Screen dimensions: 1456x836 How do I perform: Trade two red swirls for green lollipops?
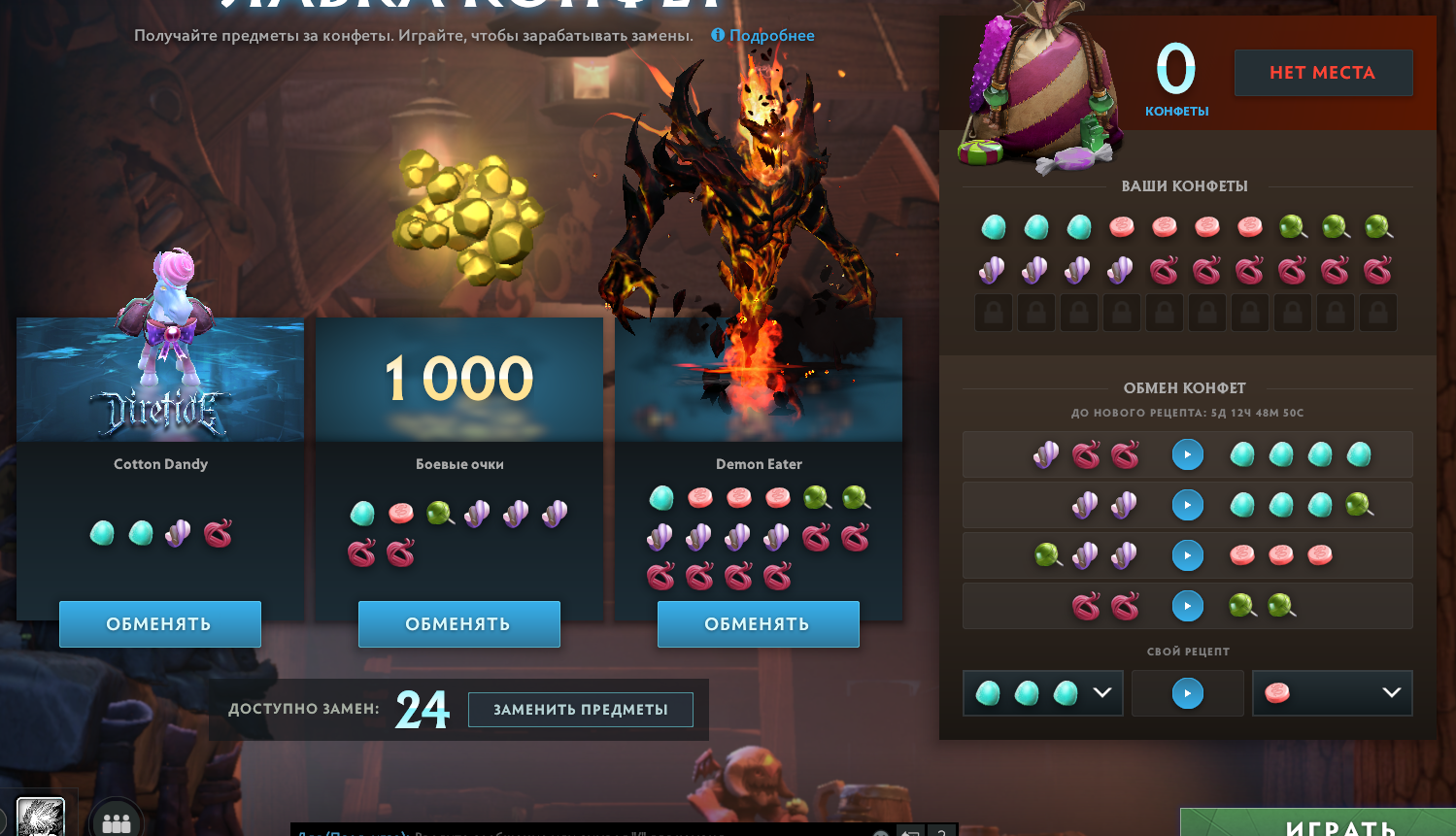[1187, 606]
